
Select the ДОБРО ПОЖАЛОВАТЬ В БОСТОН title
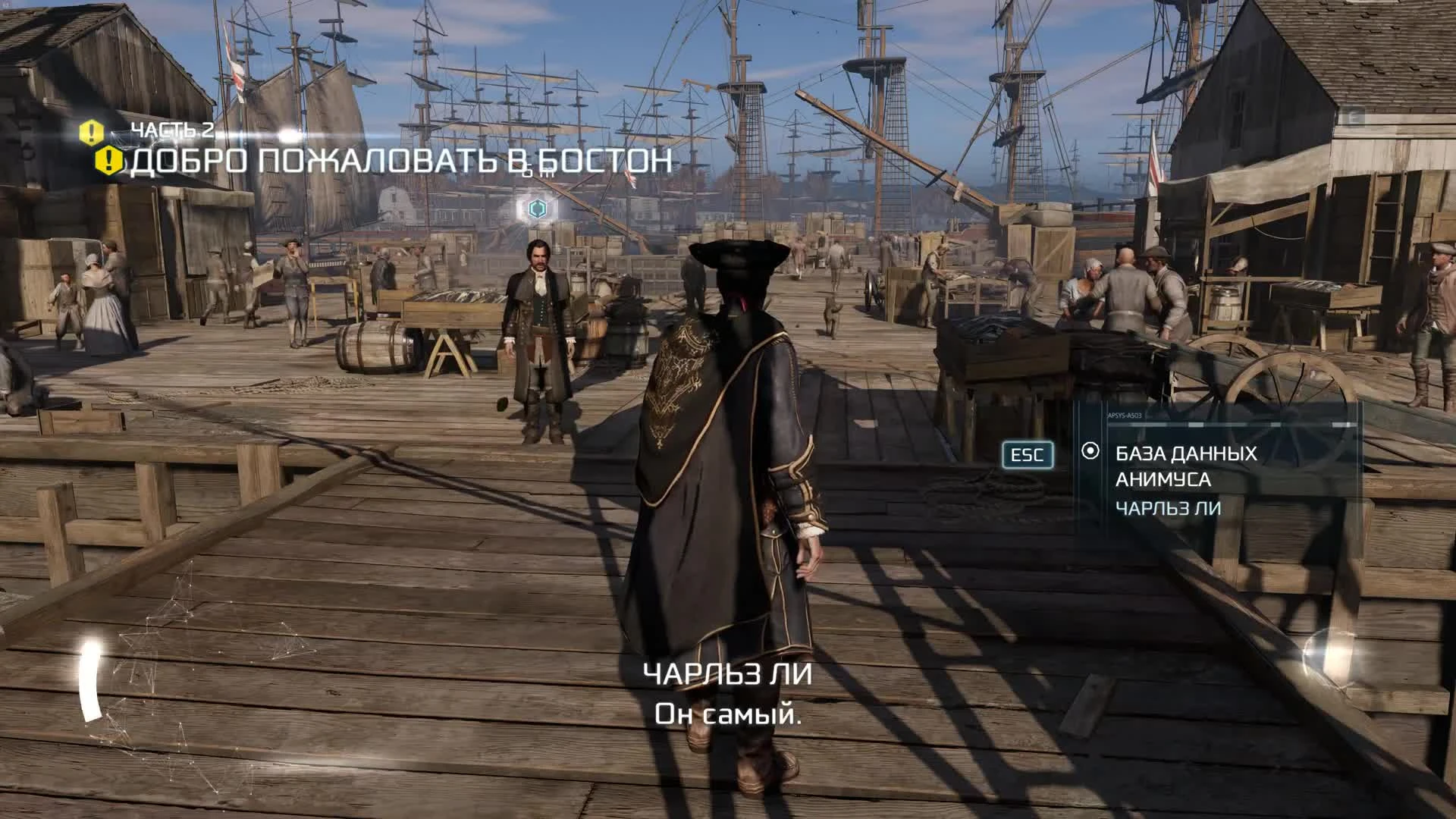point(402,161)
